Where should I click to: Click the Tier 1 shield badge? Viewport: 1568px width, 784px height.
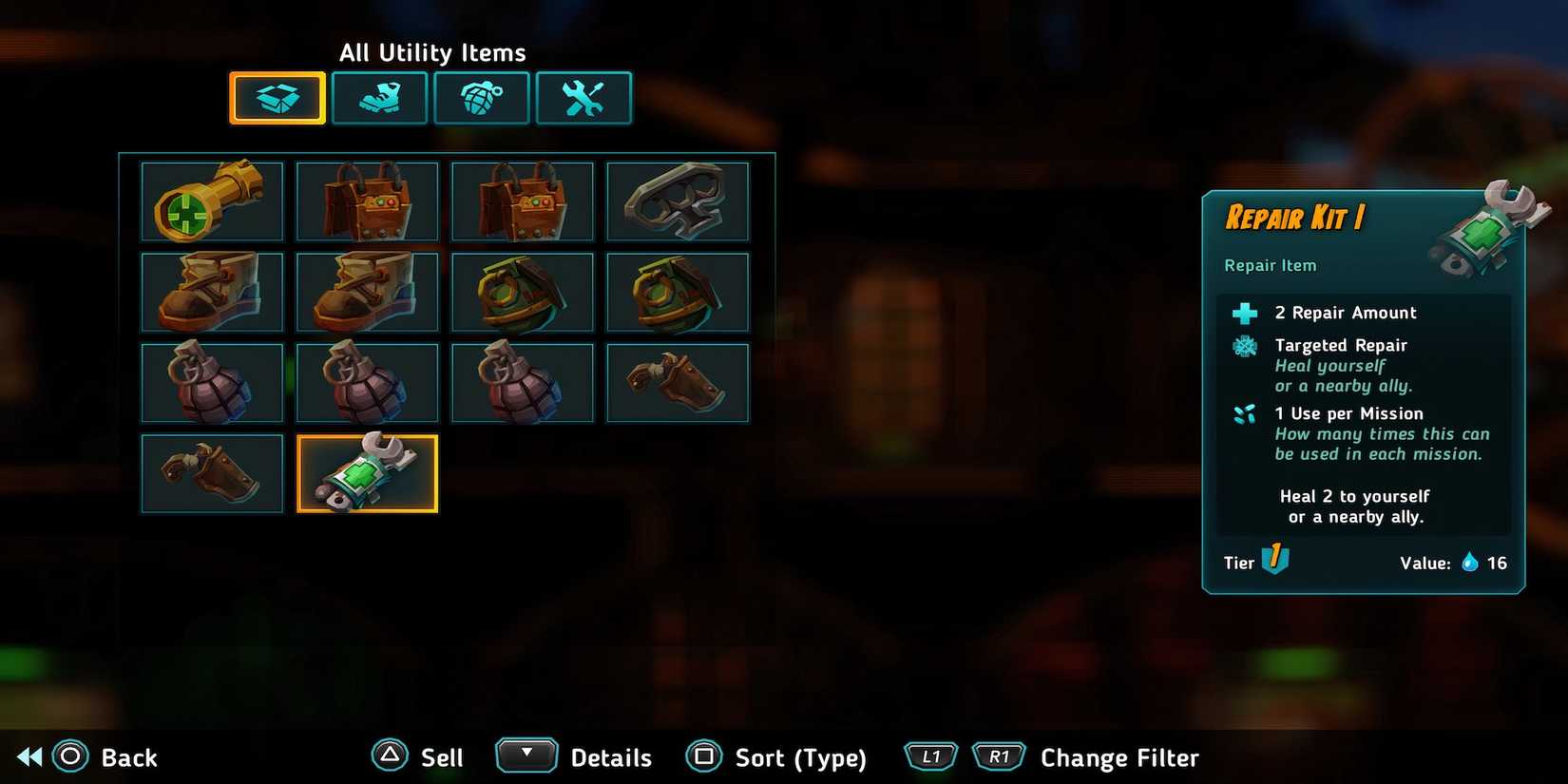[1274, 561]
